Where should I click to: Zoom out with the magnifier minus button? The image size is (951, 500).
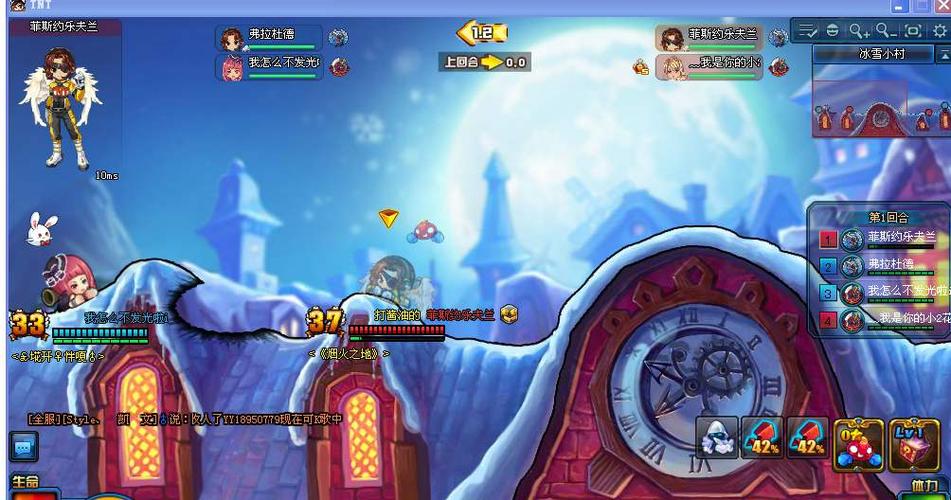coord(886,31)
